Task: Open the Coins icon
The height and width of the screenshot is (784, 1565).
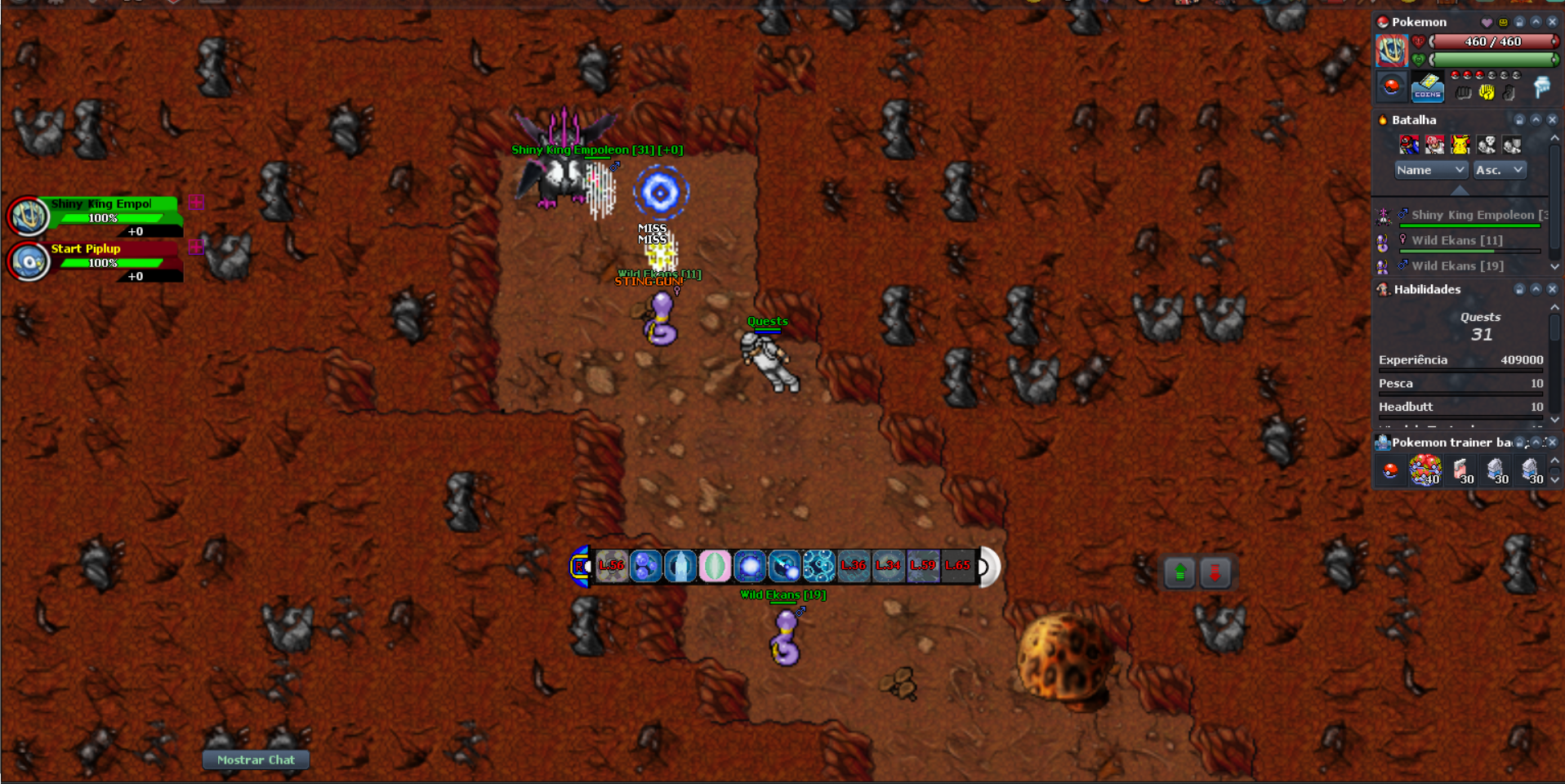Action: [x=1427, y=87]
